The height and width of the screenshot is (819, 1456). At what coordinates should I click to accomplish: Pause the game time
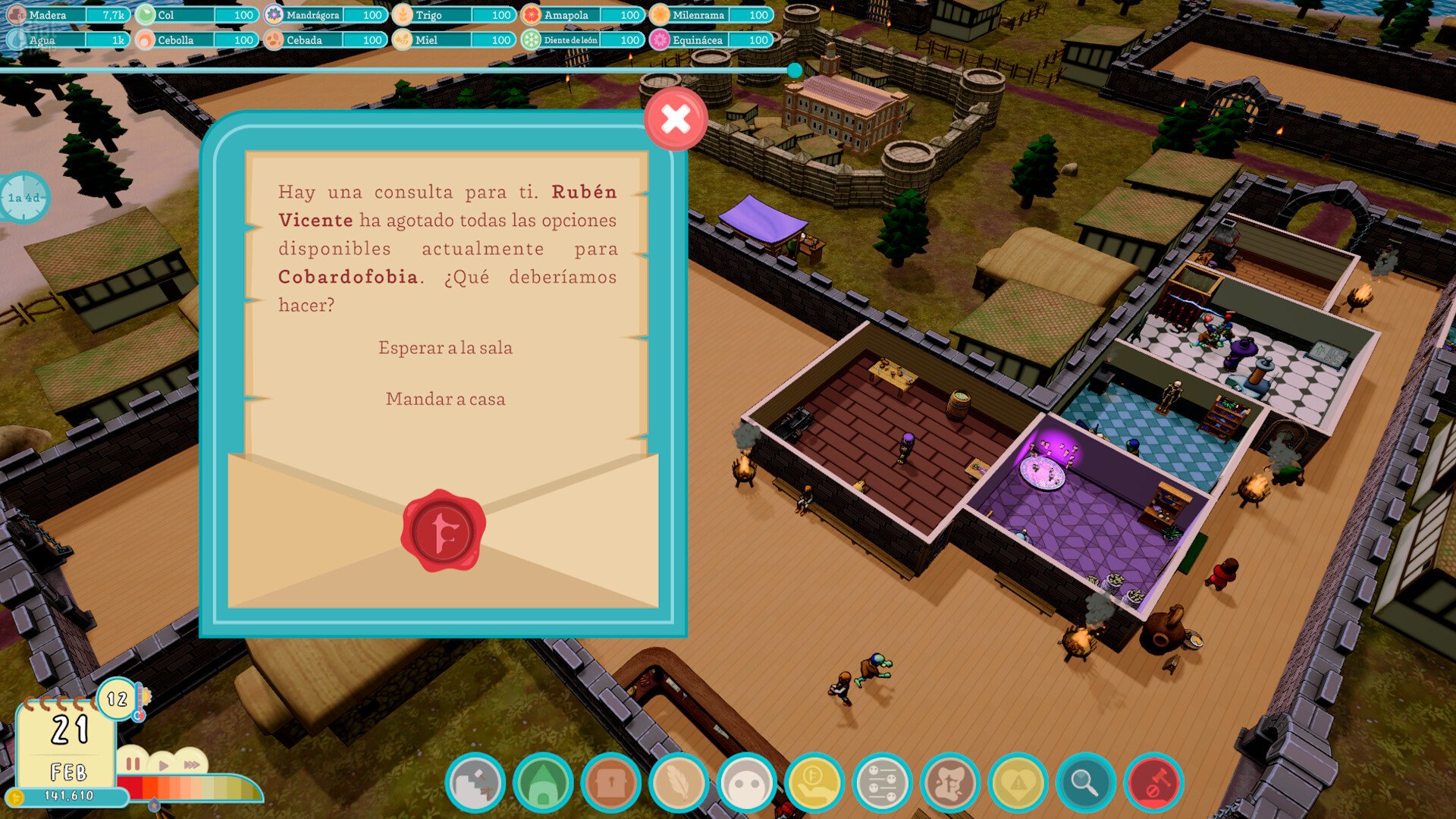pos(133,764)
